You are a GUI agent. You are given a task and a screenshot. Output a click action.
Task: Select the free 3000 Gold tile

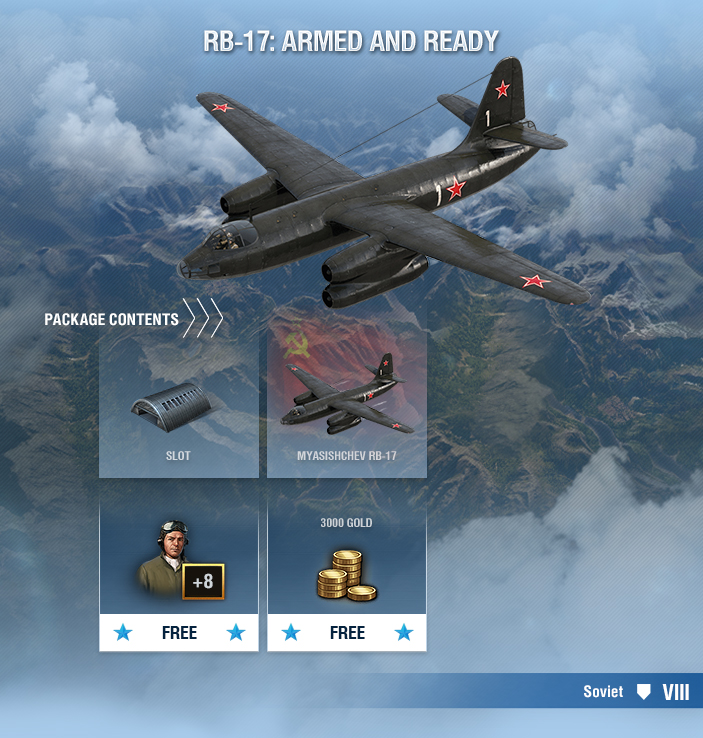tap(347, 576)
